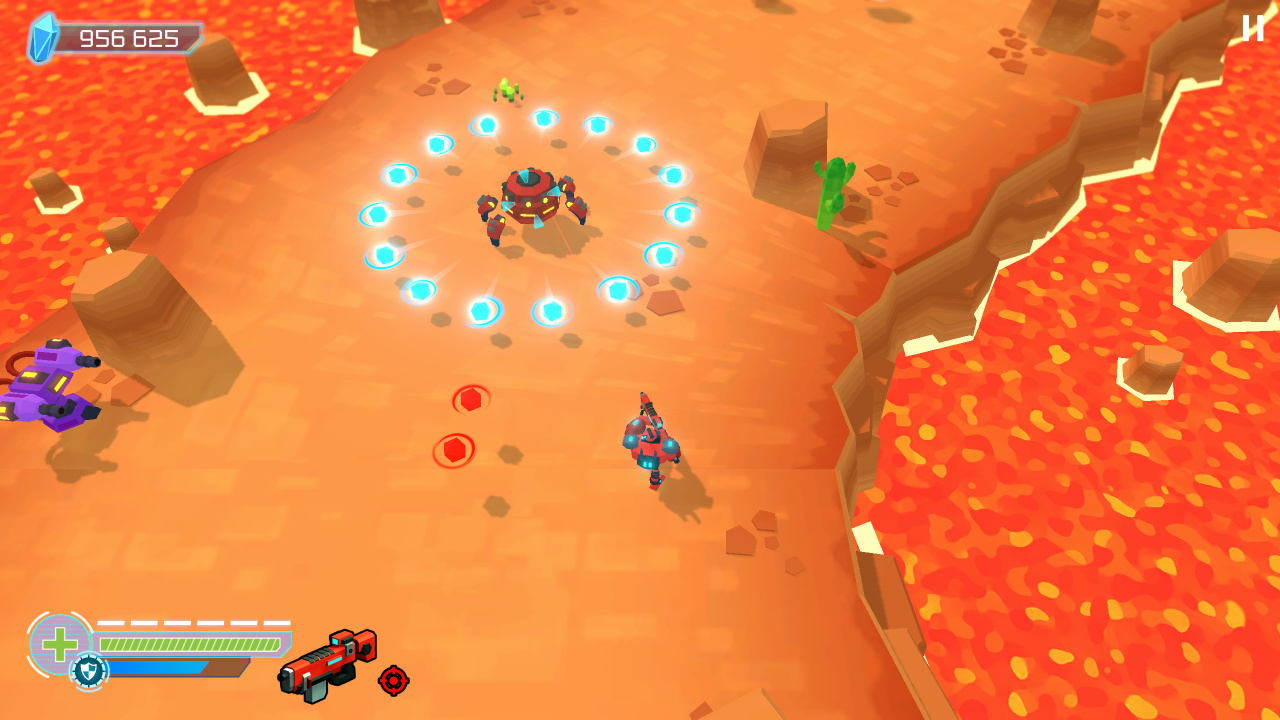Click the red blaster weapon icon
Image resolution: width=1280 pixels, height=720 pixels.
click(325, 665)
